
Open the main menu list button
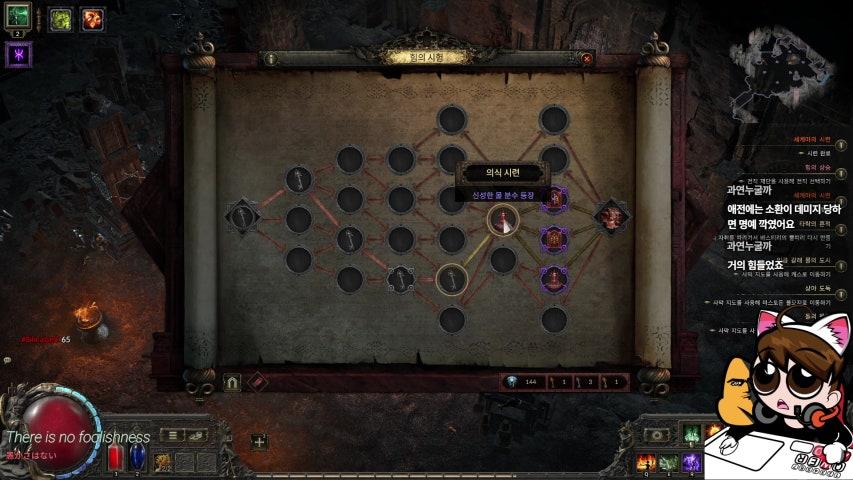[173, 435]
